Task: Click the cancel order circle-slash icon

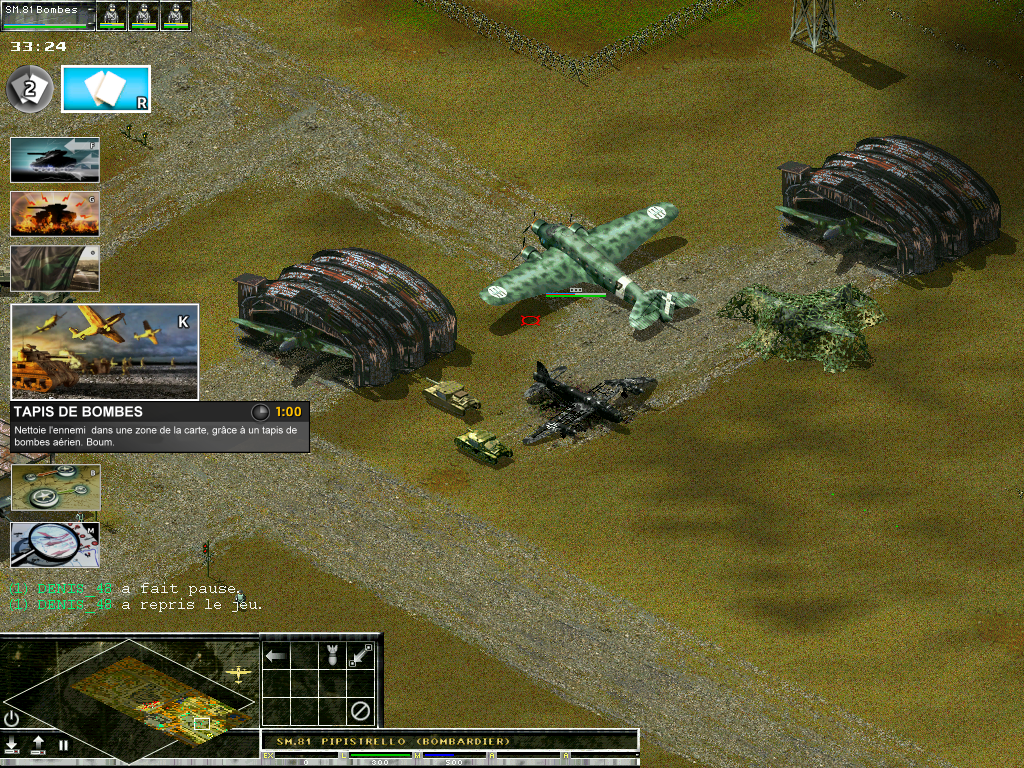Action: 361,712
